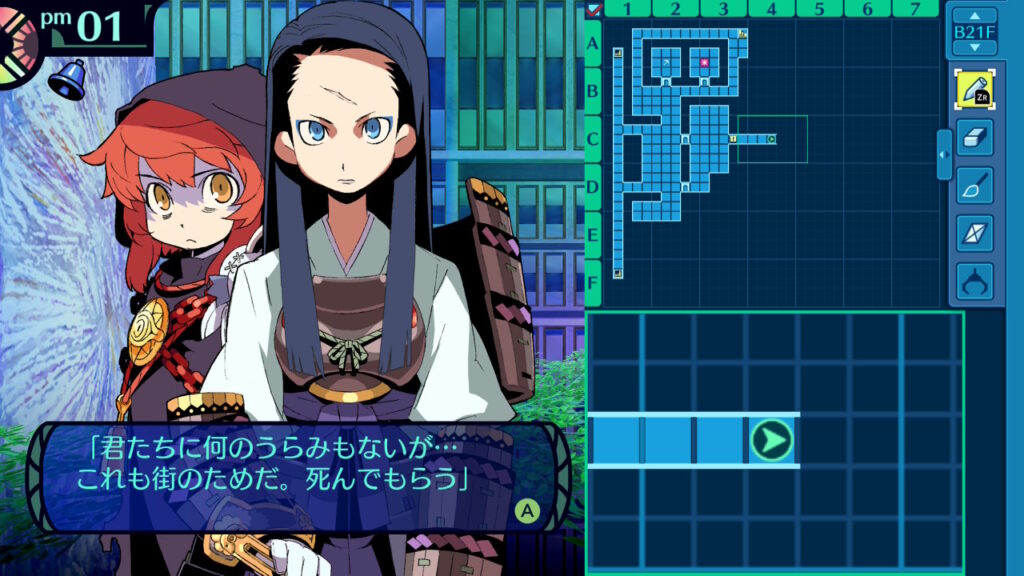The width and height of the screenshot is (1024, 576).
Task: Advance the dialogue text box
Action: (x=526, y=512)
